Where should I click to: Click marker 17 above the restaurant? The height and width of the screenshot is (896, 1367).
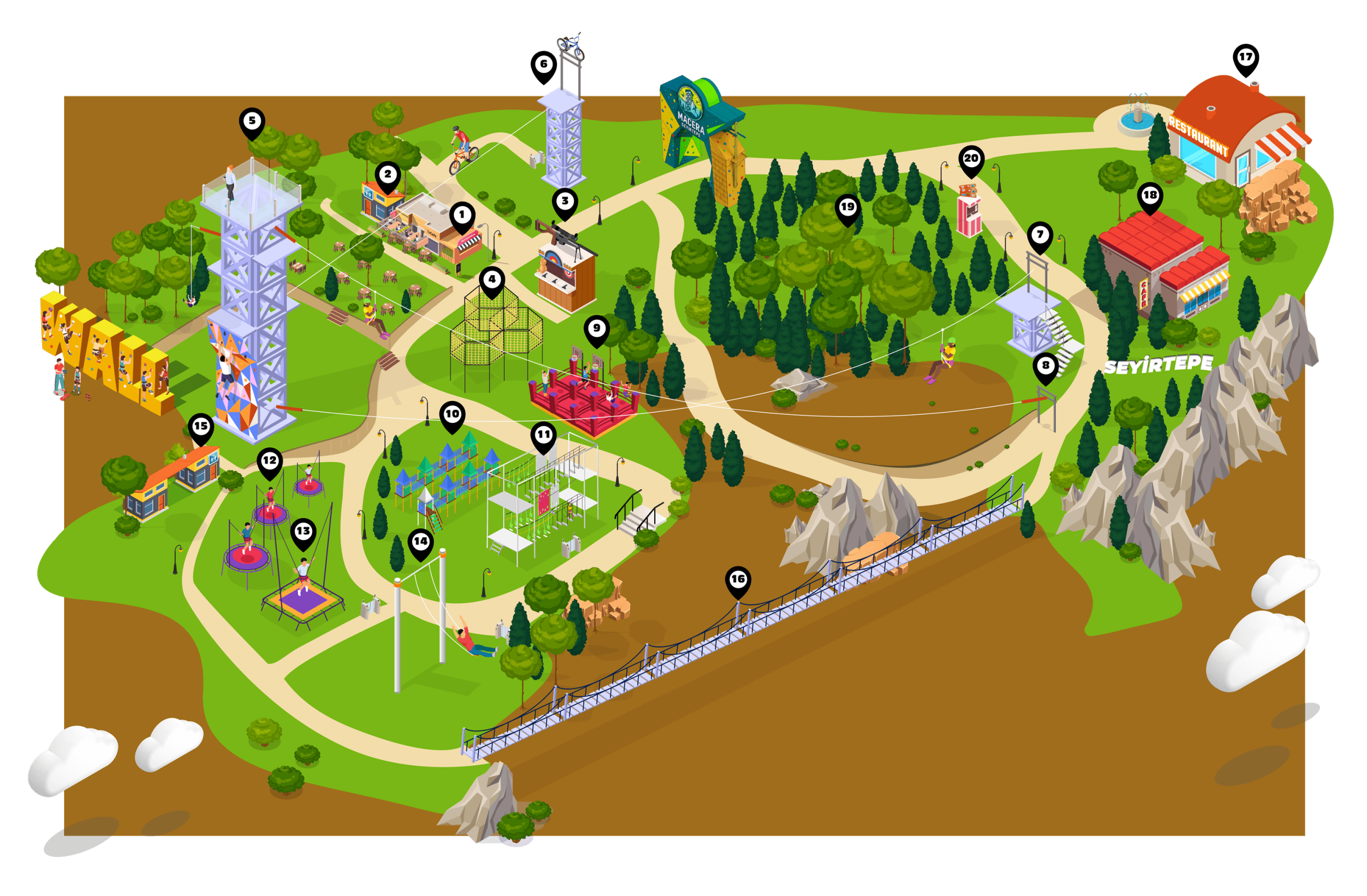[x=1245, y=58]
